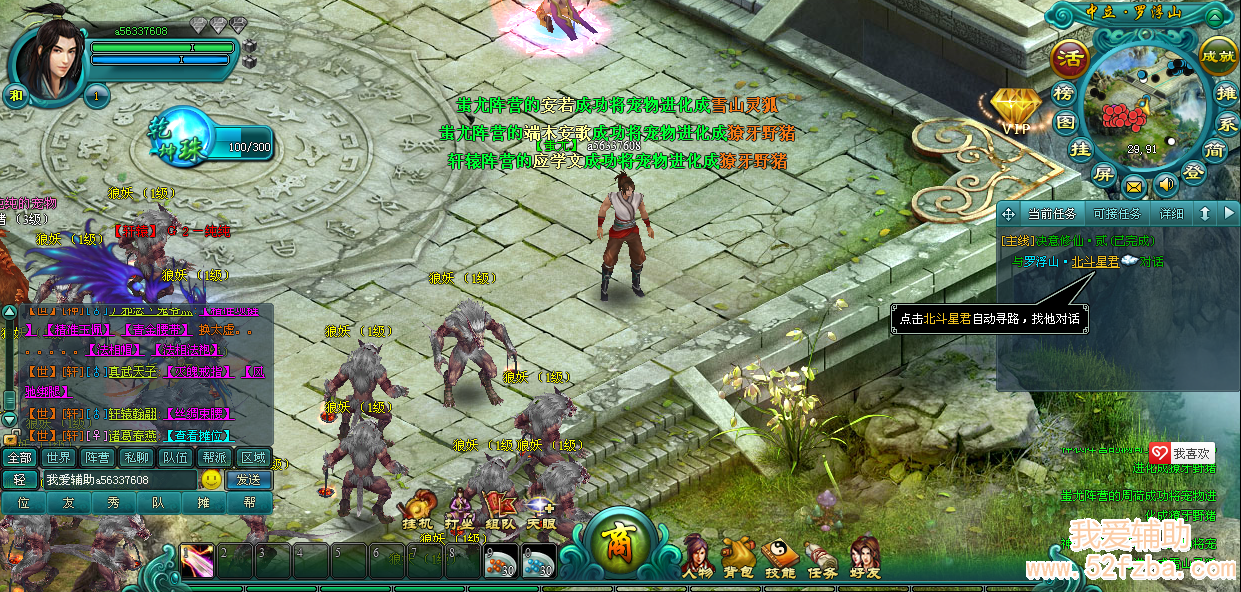Viewport: 1241px width, 592px height.
Task: Open the green 商 shop orb
Action: pos(612,543)
